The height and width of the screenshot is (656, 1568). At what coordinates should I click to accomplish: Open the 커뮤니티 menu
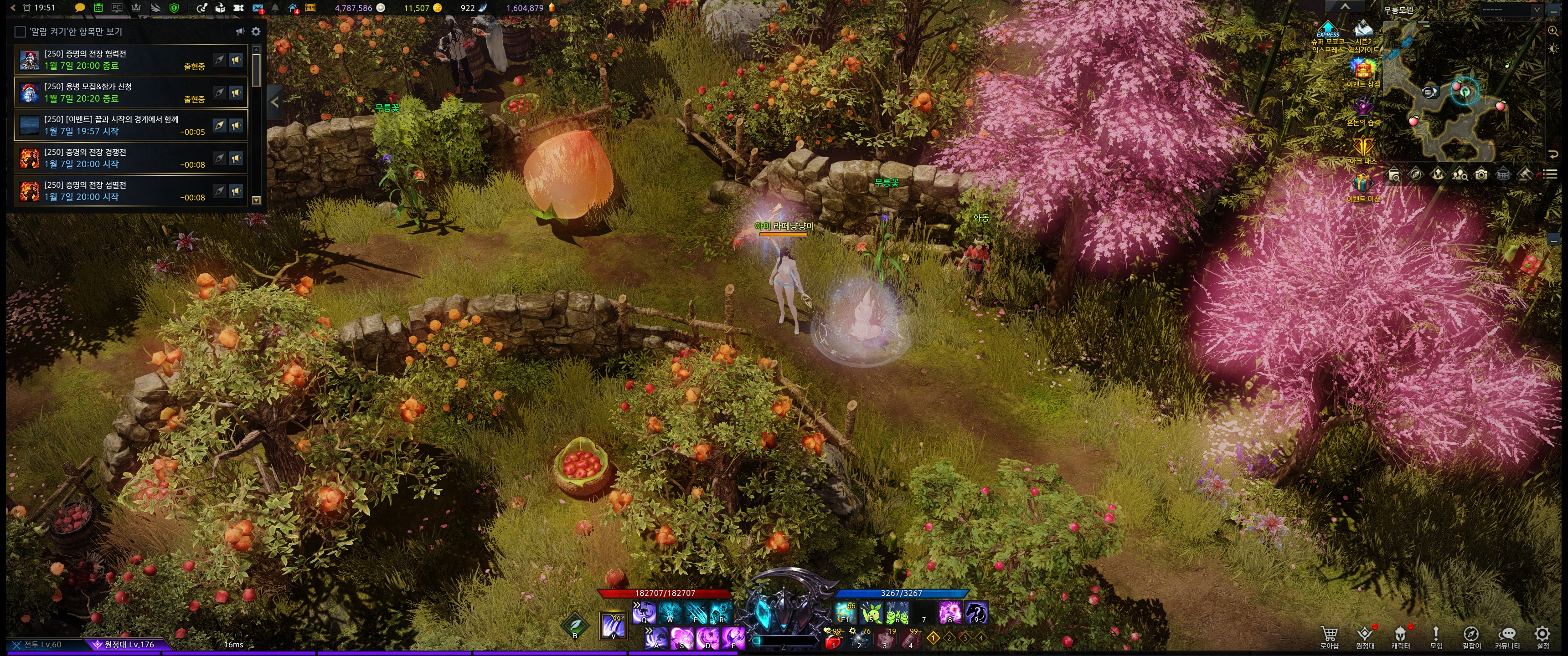(1507, 636)
